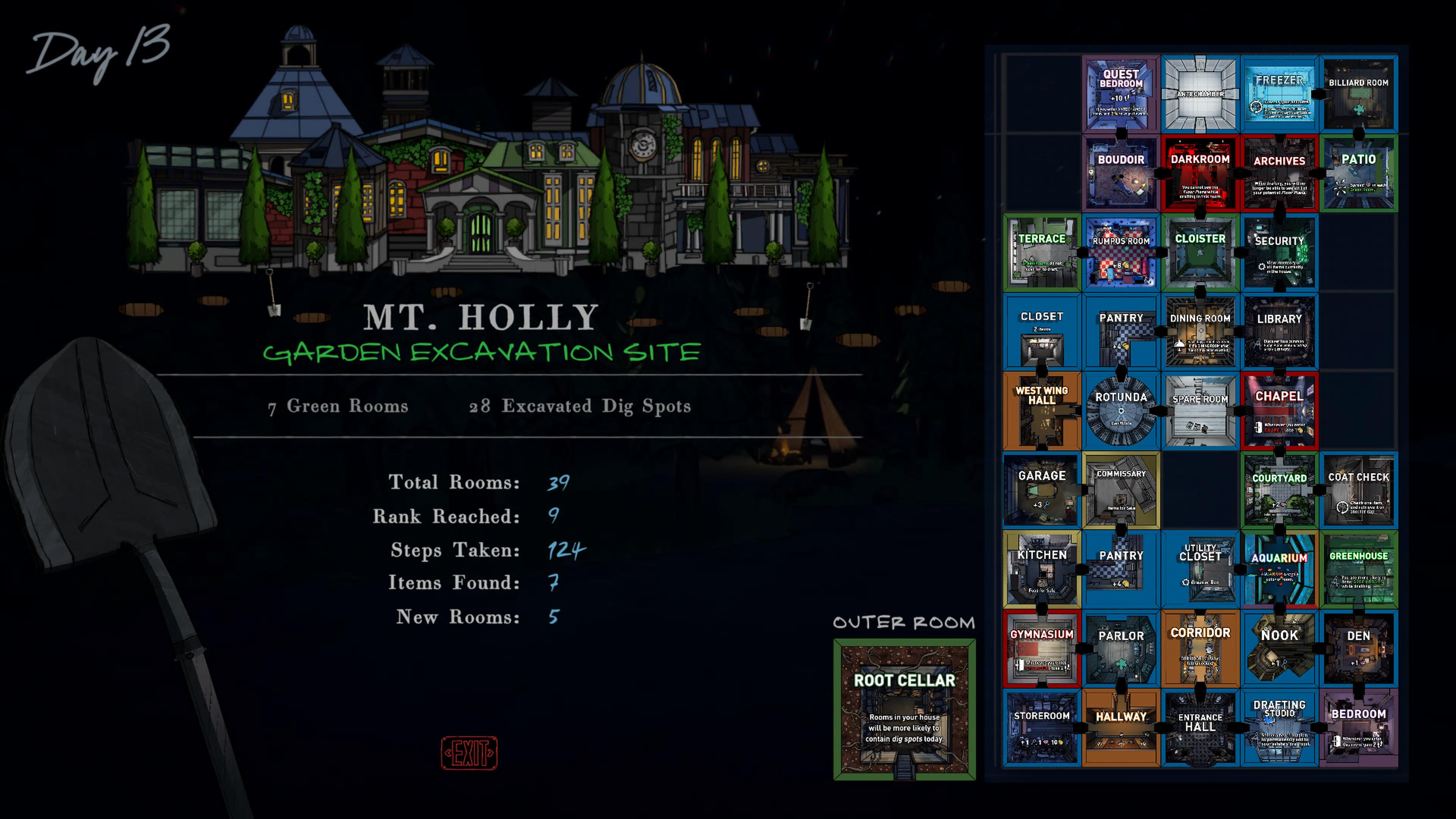Choose the Library room tile

tap(1279, 333)
